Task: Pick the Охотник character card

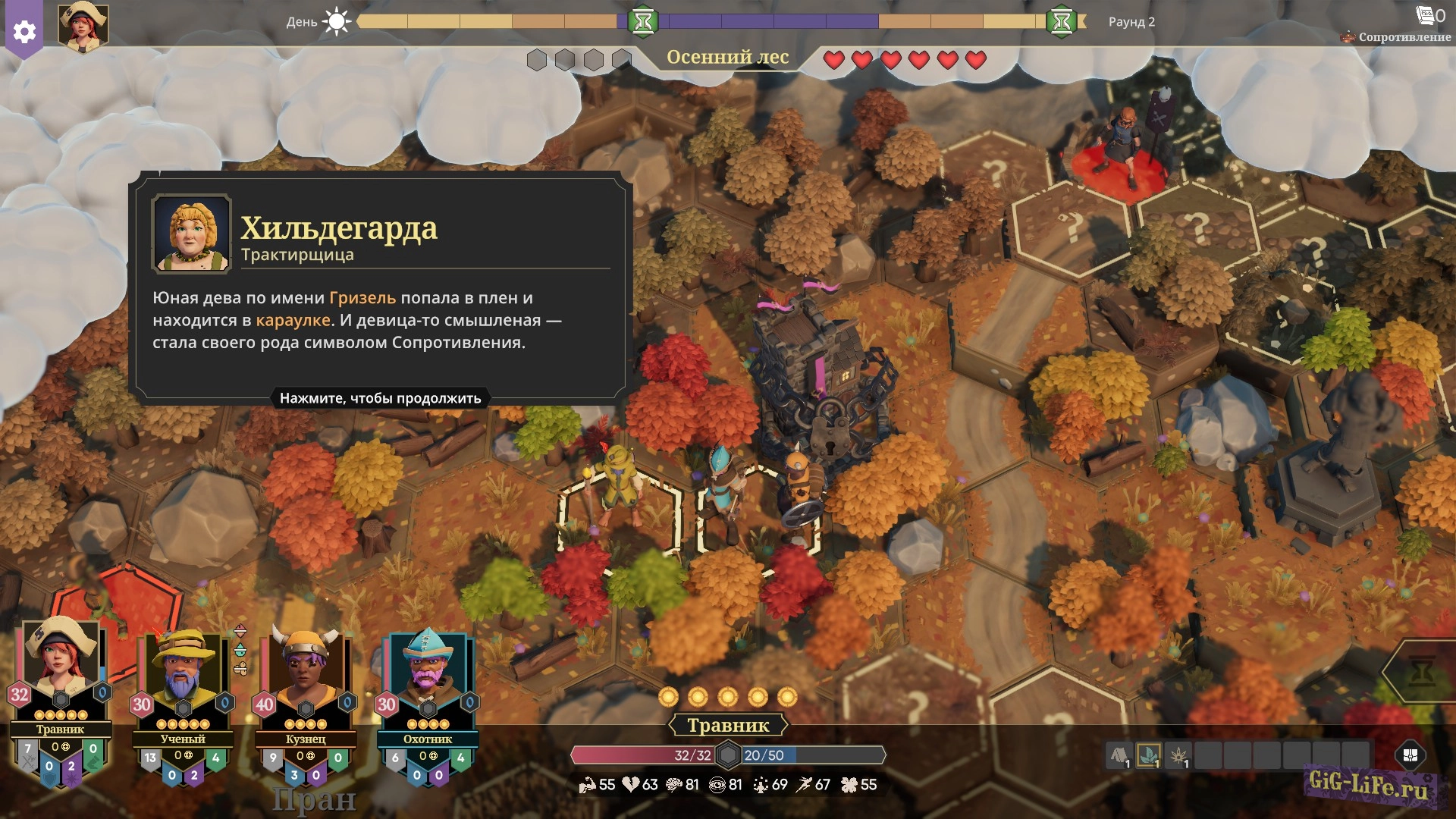Action: 428,676
